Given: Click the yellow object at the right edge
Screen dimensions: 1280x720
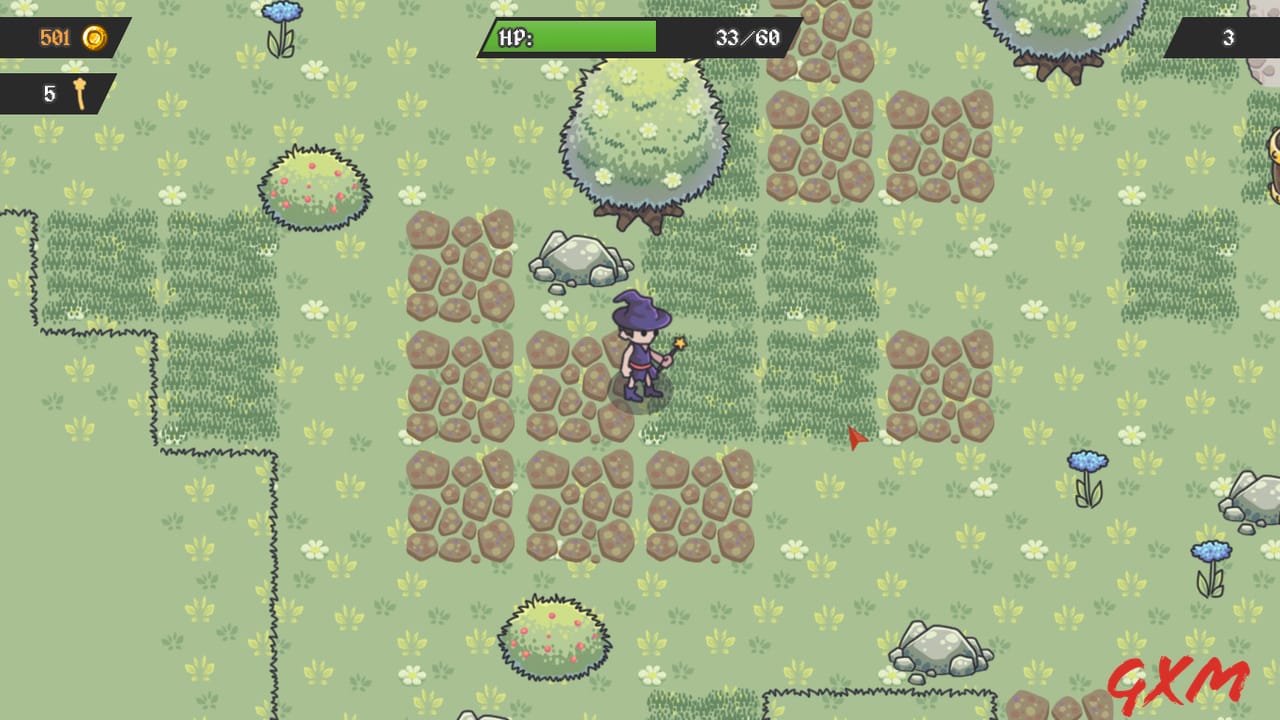Looking at the screenshot, I should coord(1272,165).
